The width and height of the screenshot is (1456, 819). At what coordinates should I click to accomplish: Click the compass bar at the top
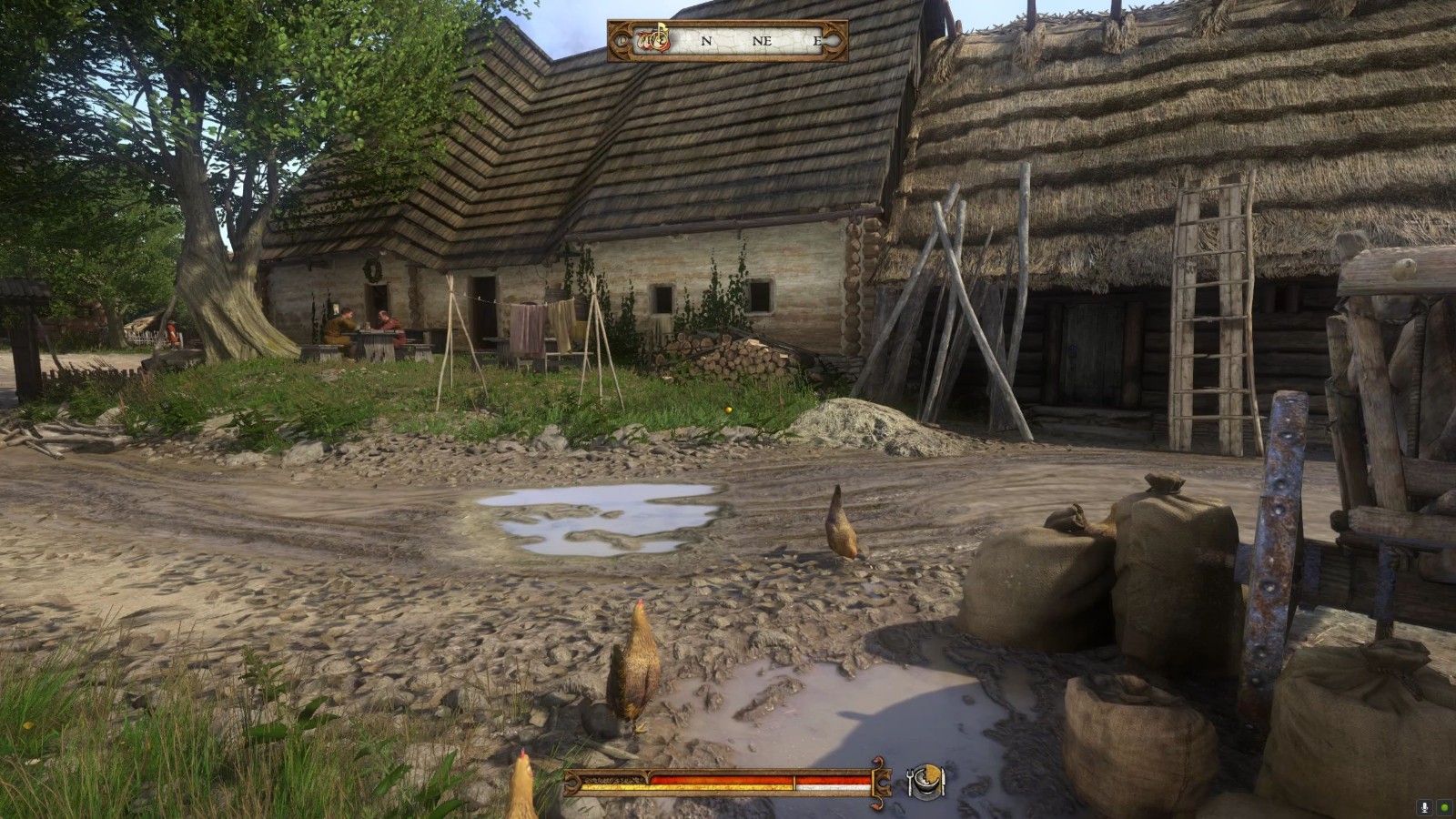click(x=728, y=41)
